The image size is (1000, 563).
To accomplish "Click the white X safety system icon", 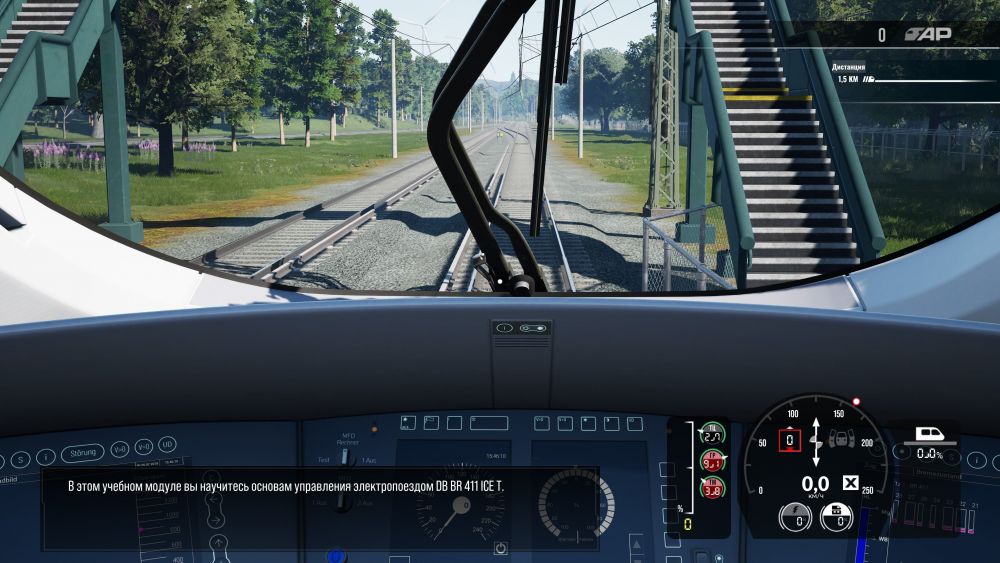I will tap(850, 484).
